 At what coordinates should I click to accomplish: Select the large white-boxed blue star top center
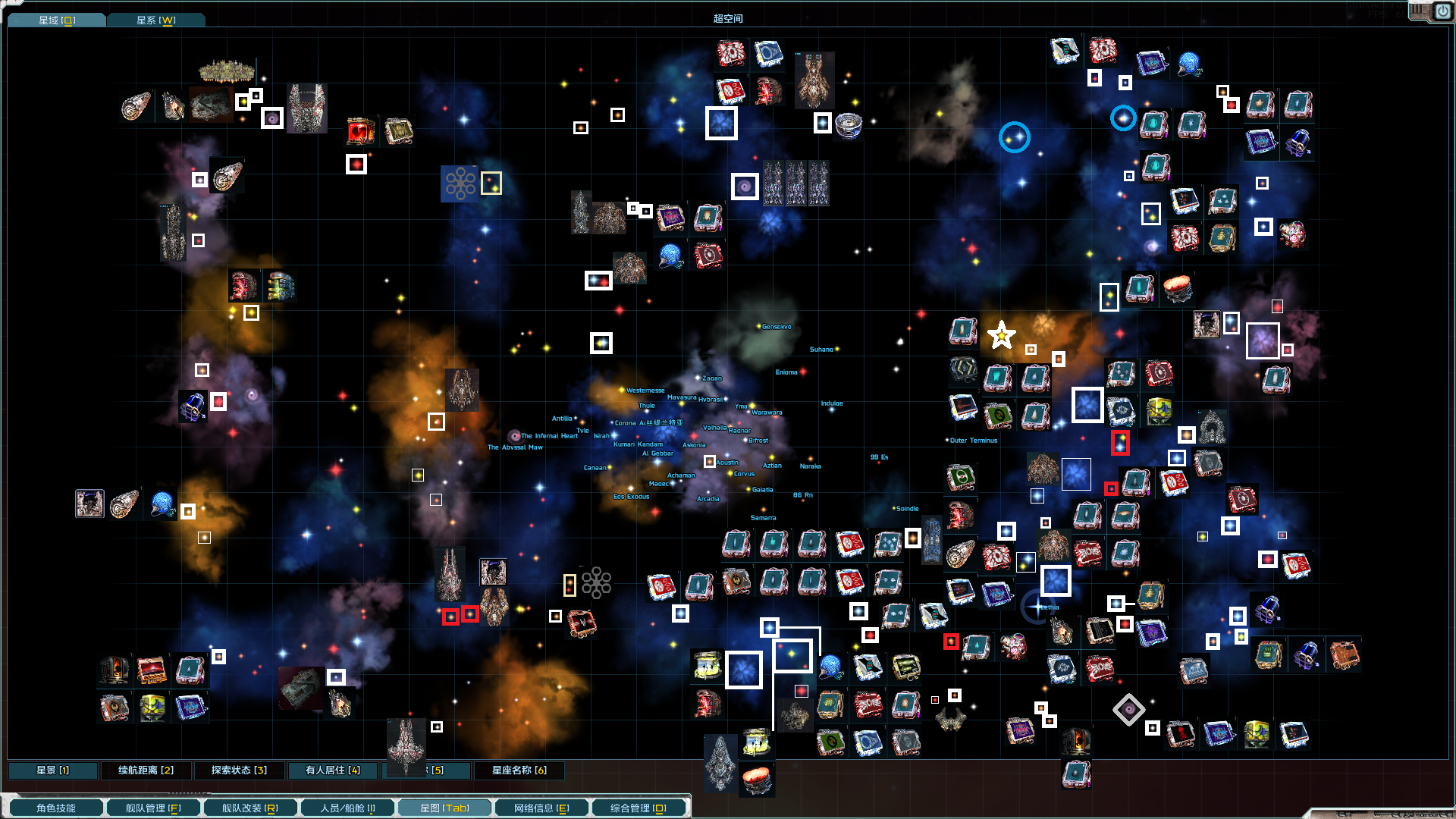click(721, 124)
